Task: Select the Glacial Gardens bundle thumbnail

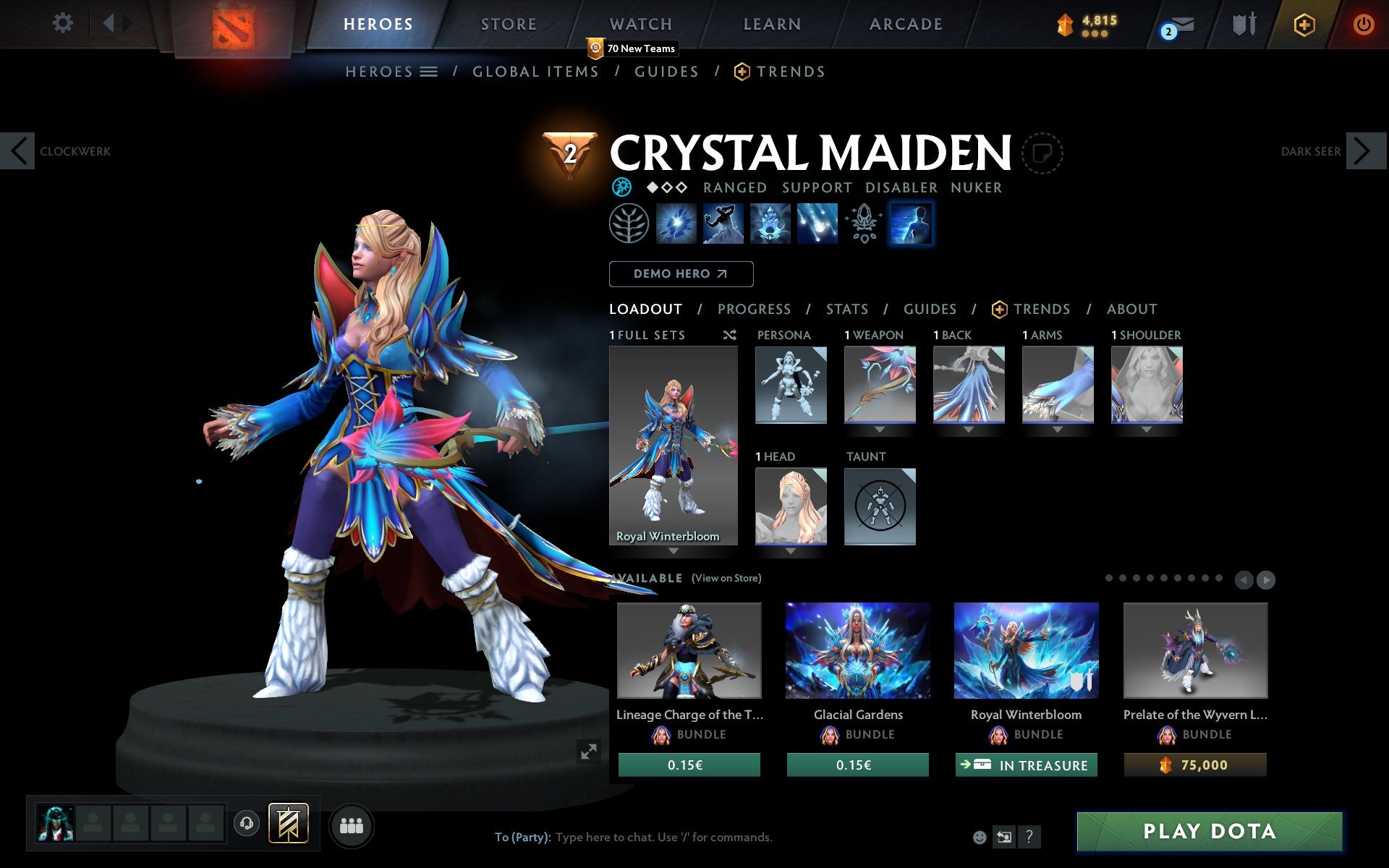Action: point(857,651)
